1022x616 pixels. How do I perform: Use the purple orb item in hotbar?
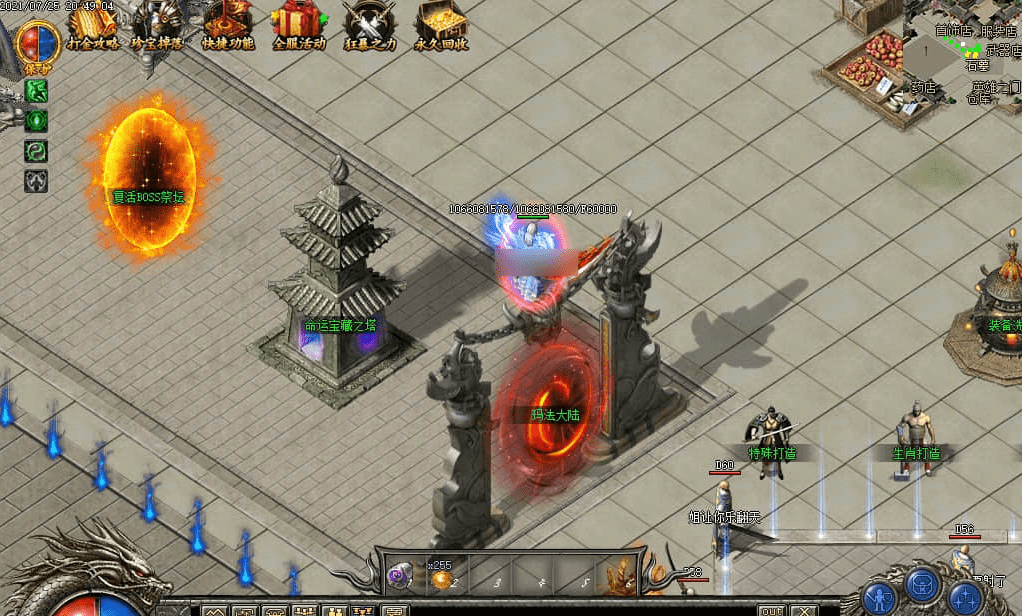401,575
